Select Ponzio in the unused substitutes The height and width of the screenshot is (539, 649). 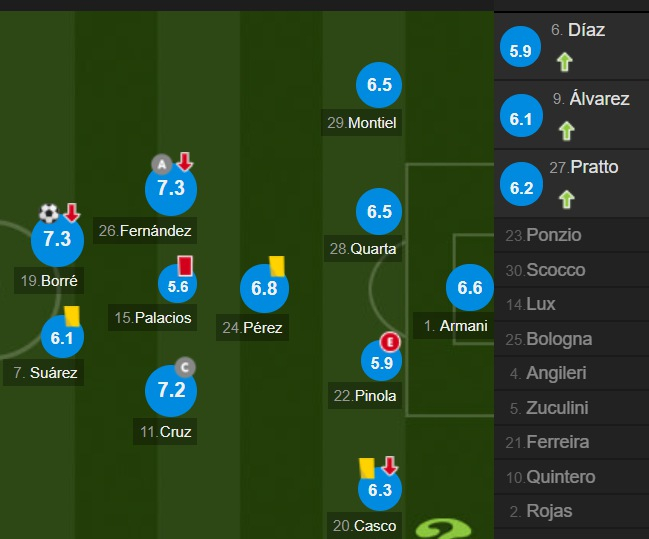tap(571, 236)
